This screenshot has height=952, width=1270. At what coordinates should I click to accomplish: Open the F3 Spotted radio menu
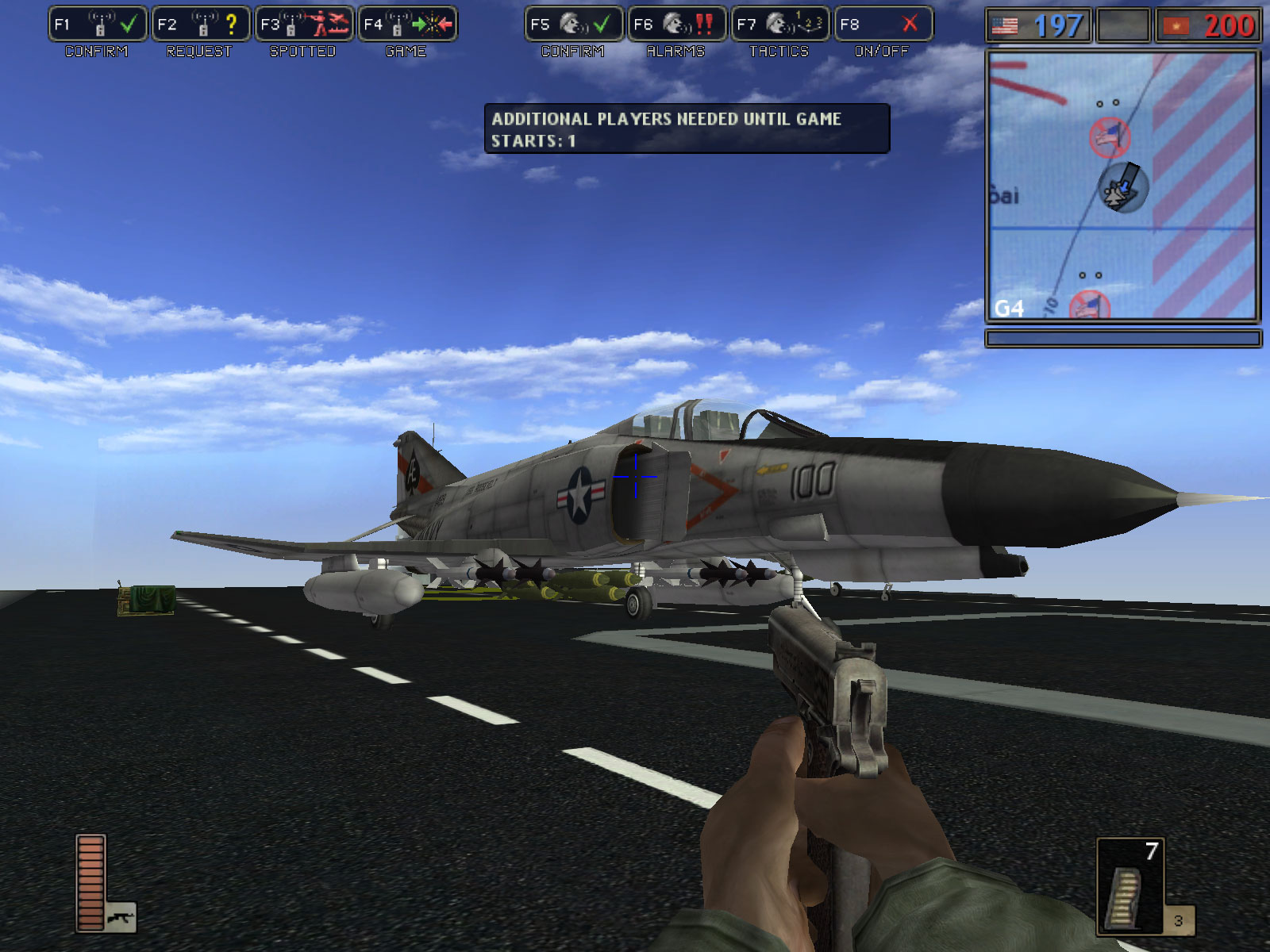(x=303, y=25)
